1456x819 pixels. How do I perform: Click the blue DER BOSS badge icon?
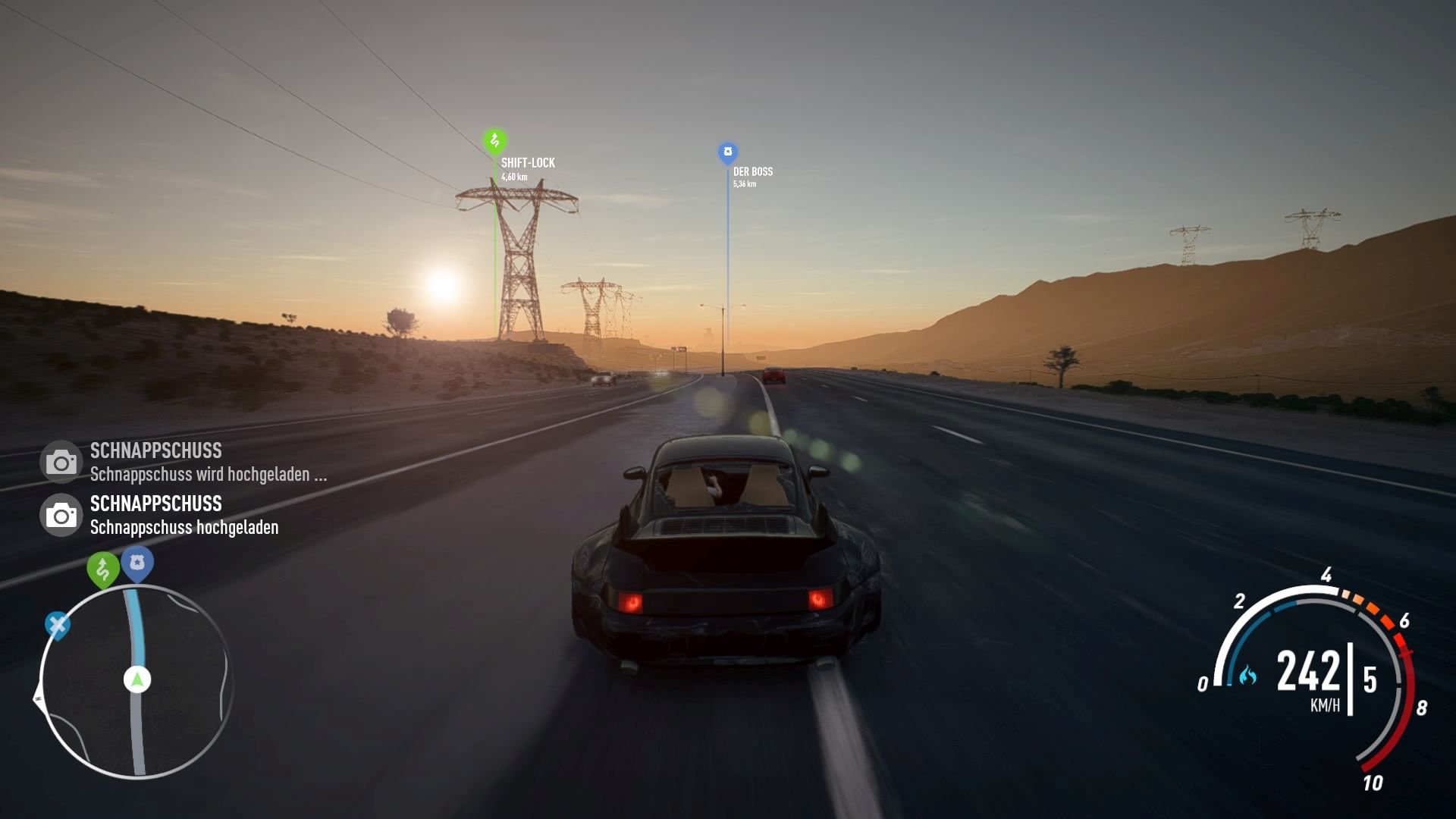click(x=727, y=150)
